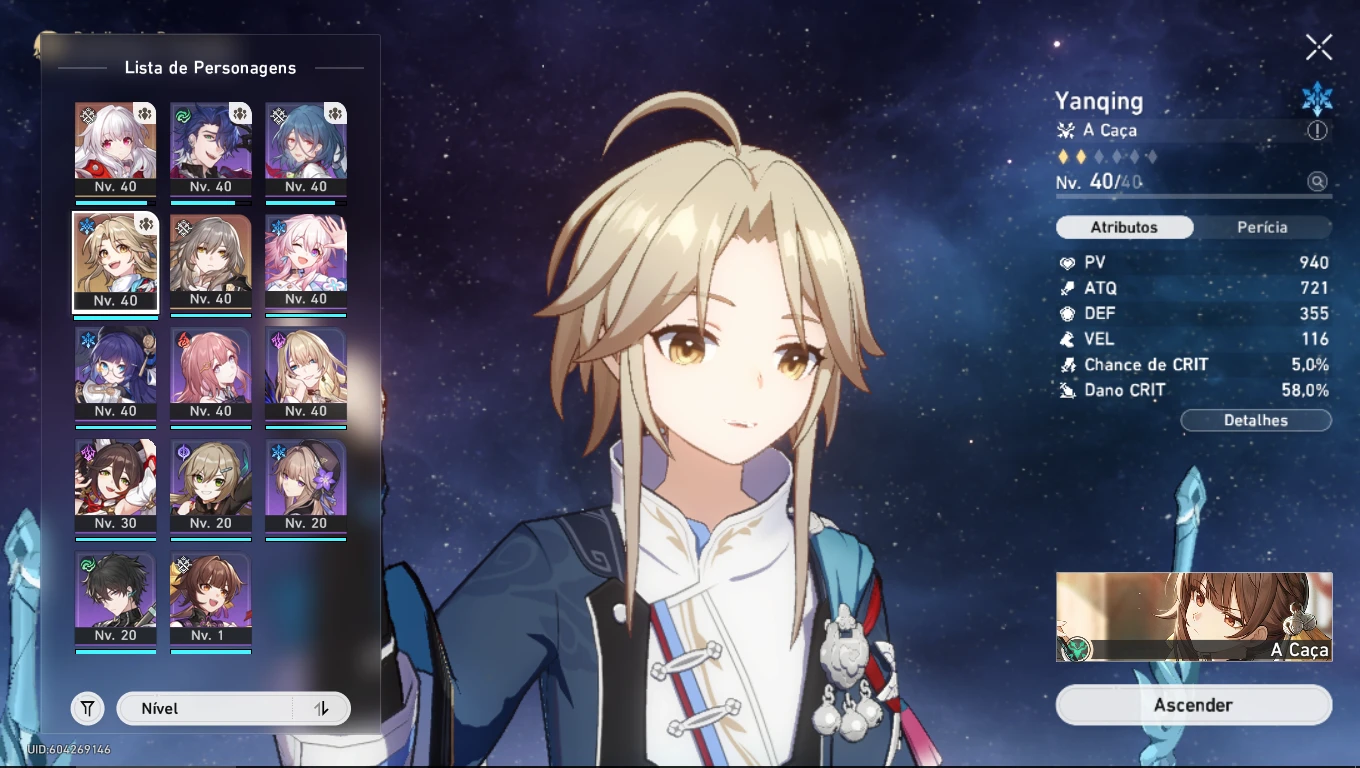The height and width of the screenshot is (768, 1360).
Task: Click the circled exclamation icon beside A Caça
Action: pos(1318,130)
